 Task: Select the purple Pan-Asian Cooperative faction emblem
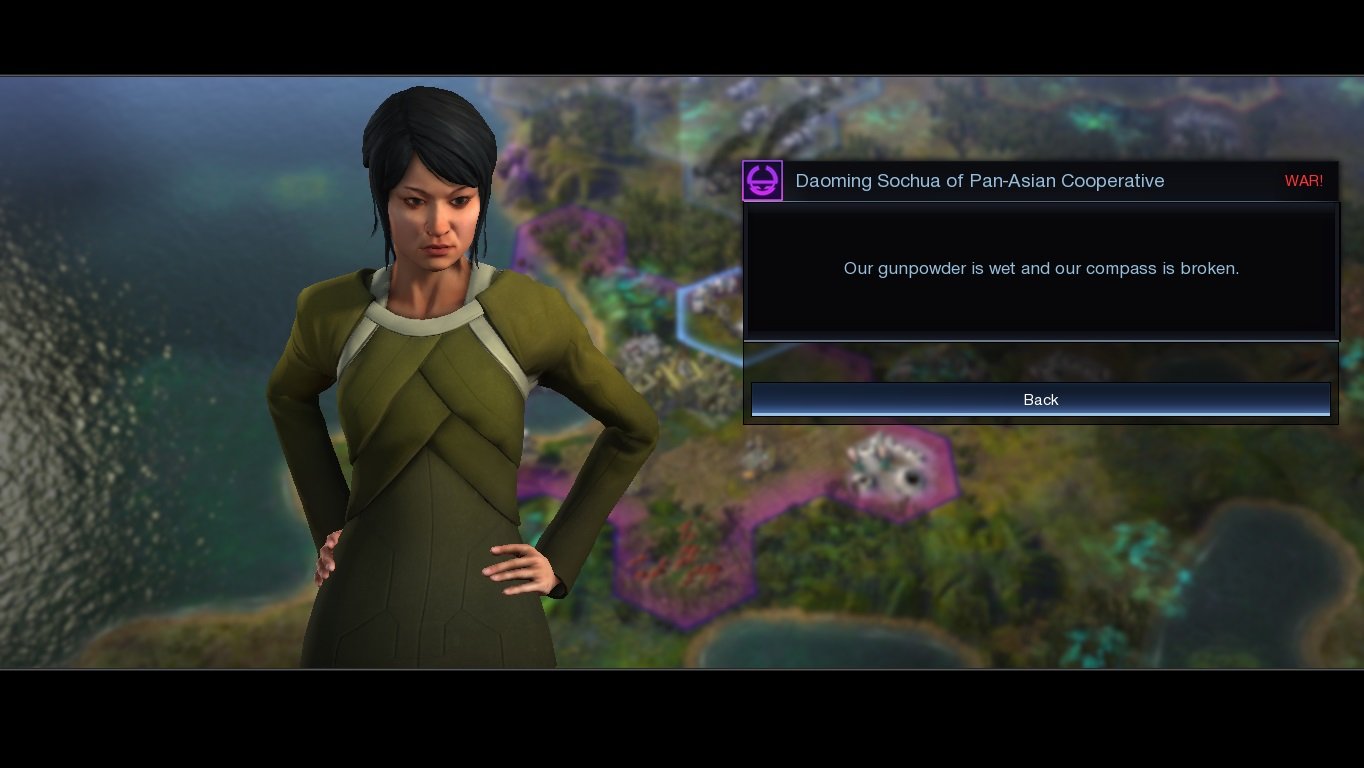(762, 181)
